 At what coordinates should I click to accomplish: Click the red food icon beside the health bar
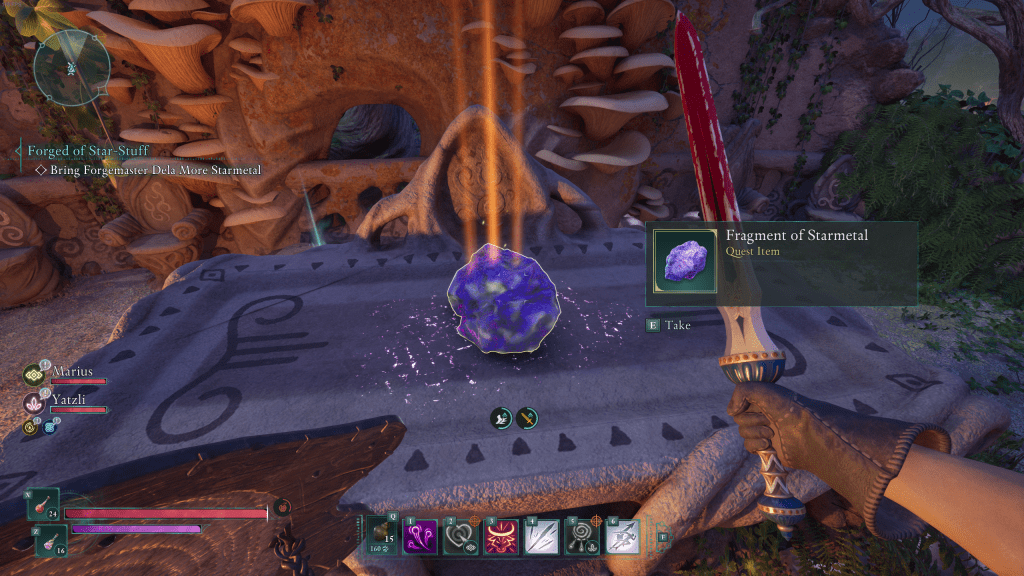point(283,507)
